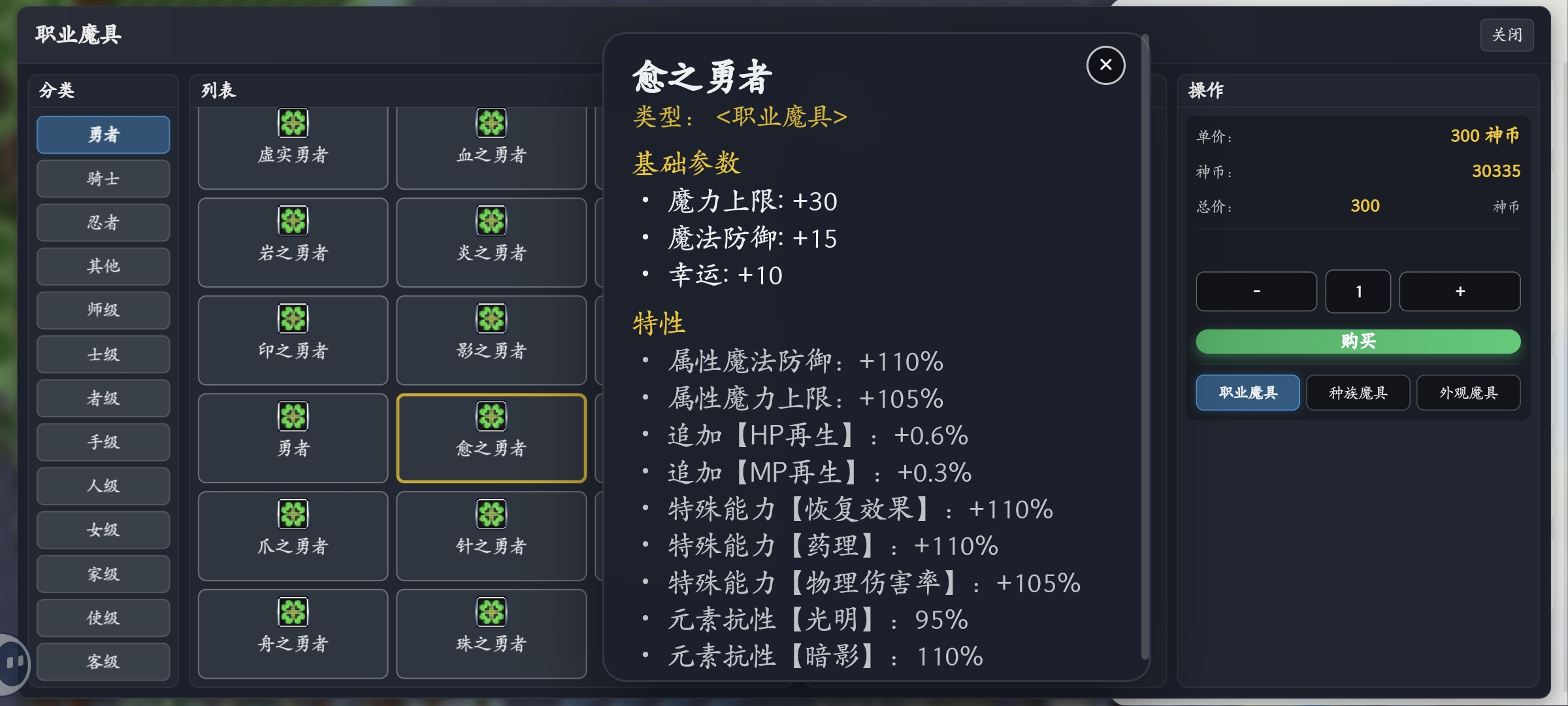Switch to the 种族魔具 tab
Image resolution: width=1568 pixels, height=706 pixels.
1357,392
